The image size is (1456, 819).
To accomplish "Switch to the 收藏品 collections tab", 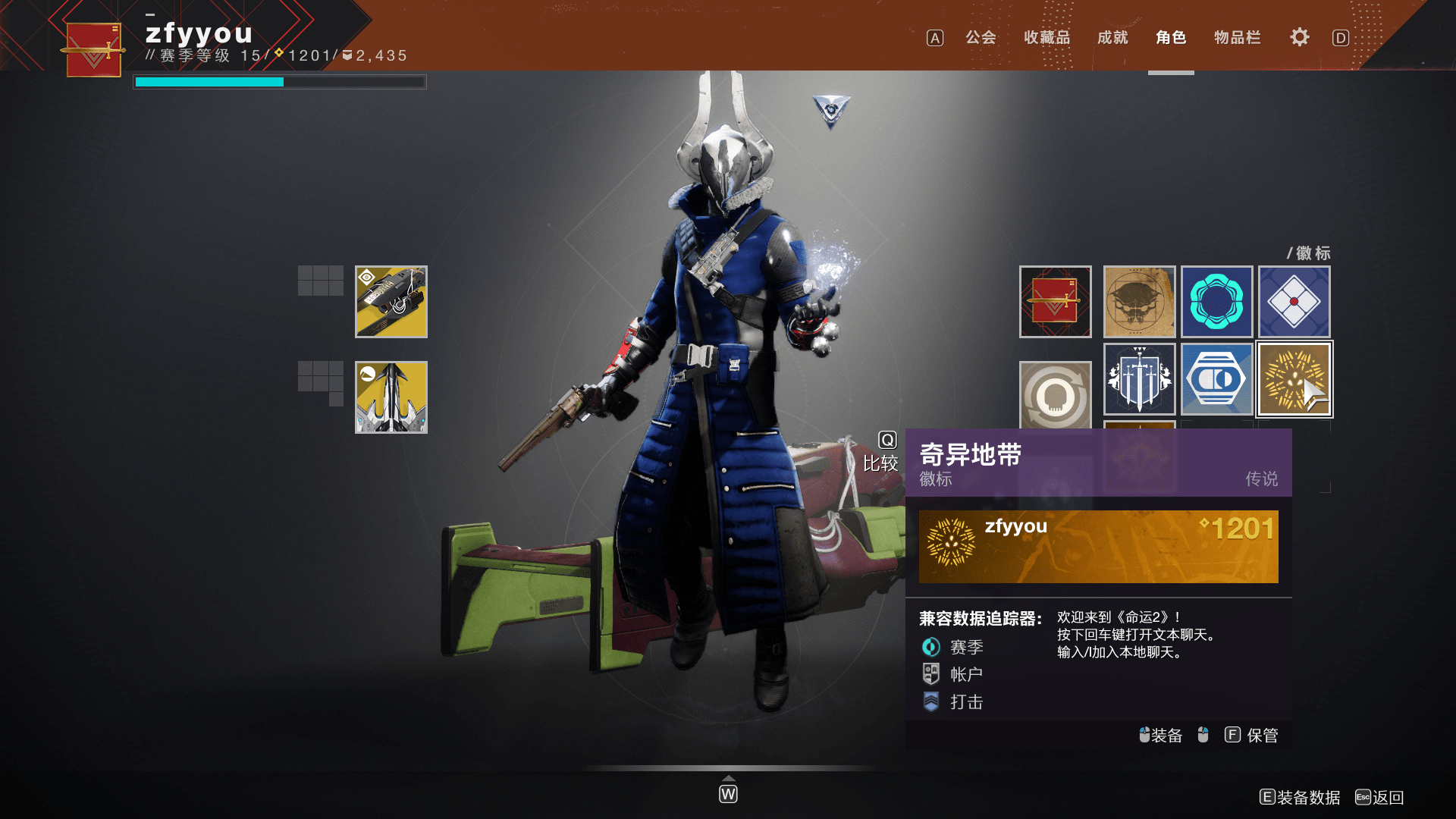I will click(x=1046, y=37).
